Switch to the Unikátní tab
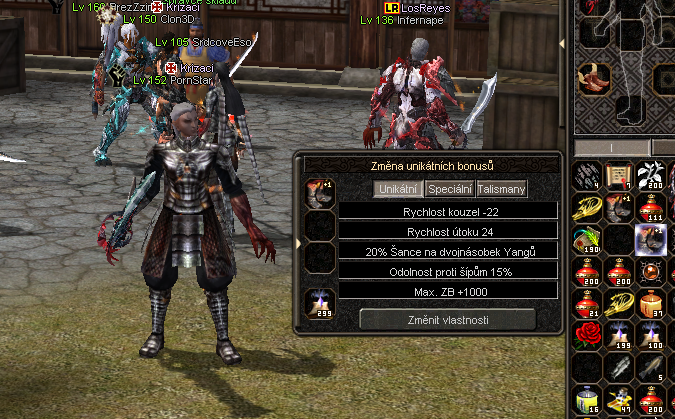 398,188
